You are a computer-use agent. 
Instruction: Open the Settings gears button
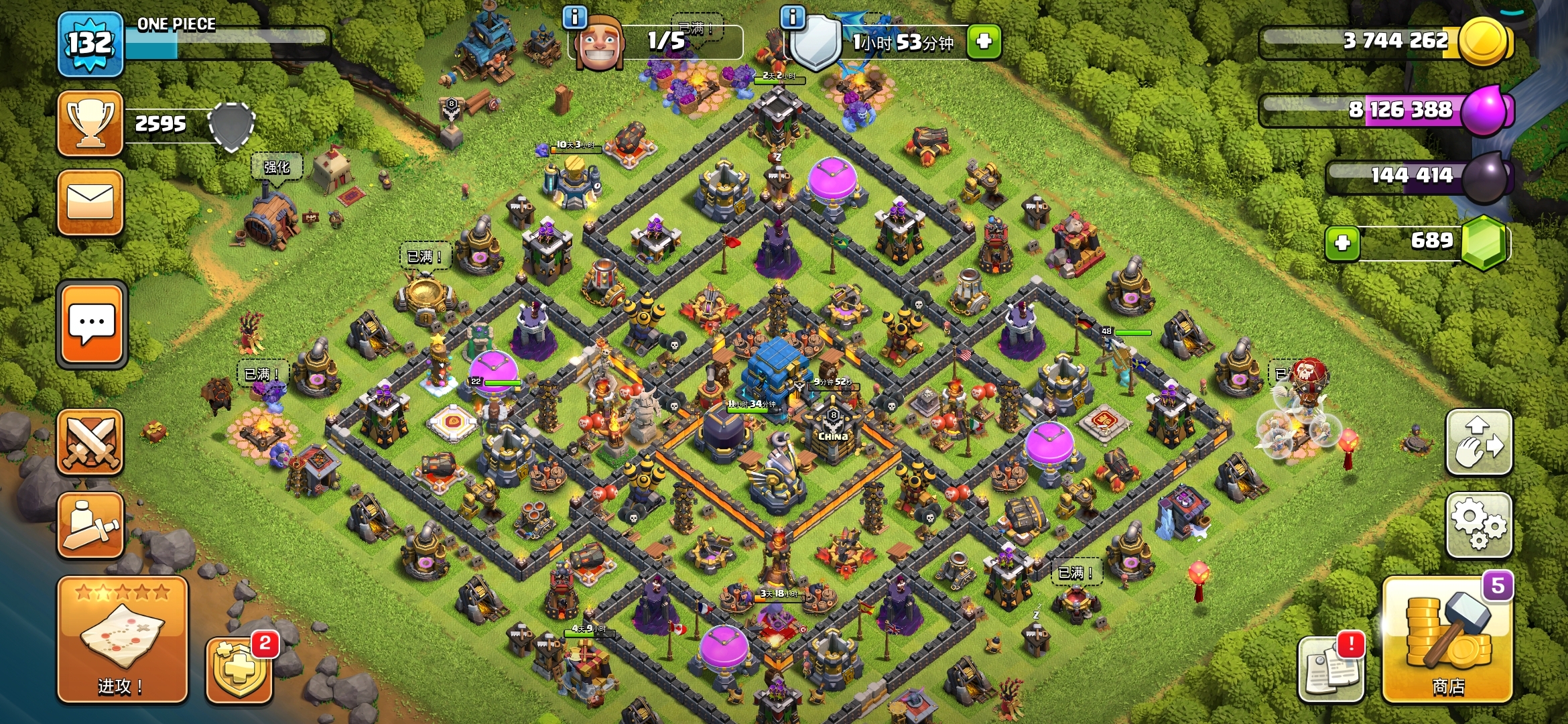click(x=1479, y=525)
